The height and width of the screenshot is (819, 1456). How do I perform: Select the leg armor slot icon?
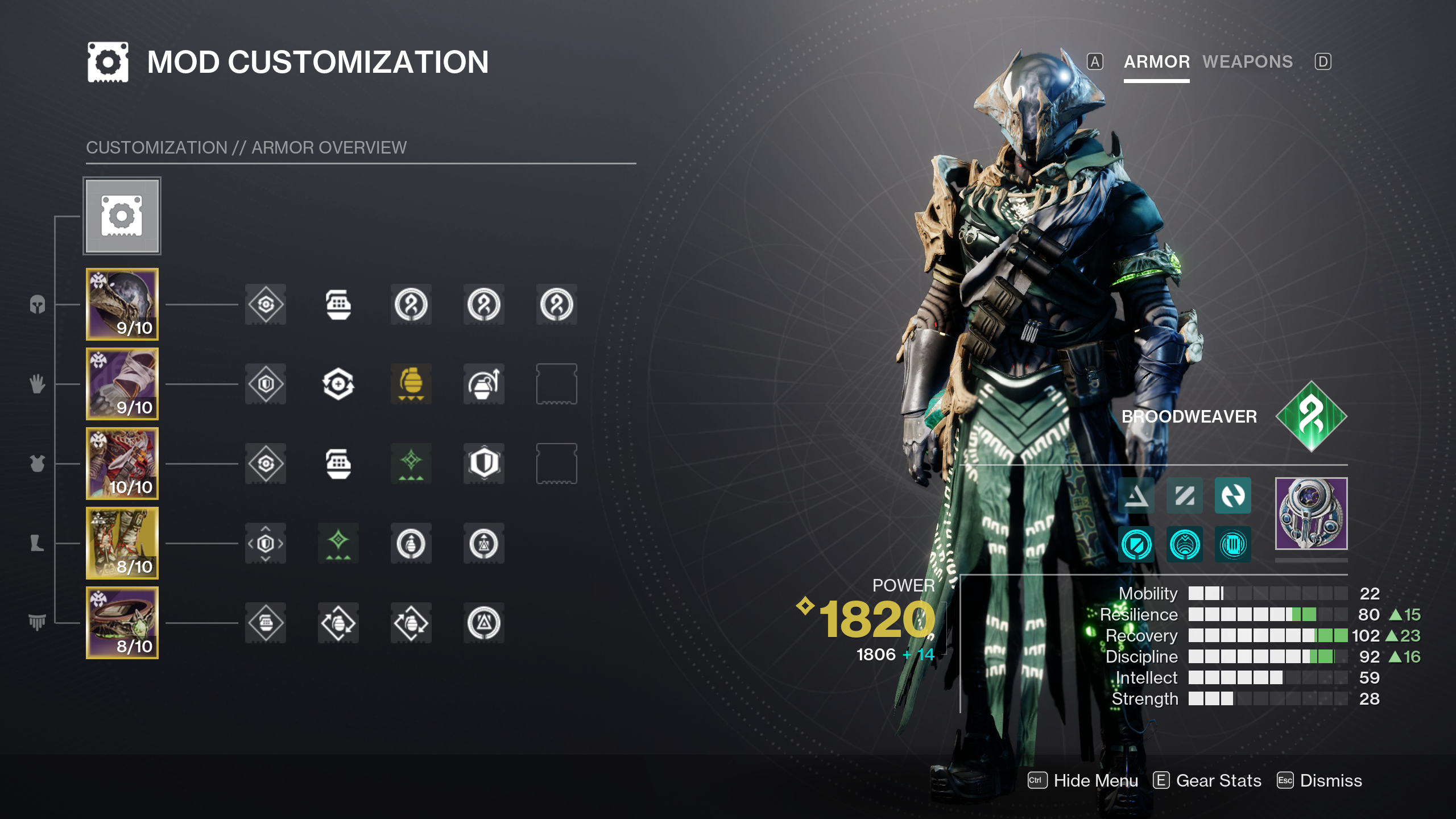coord(122,544)
